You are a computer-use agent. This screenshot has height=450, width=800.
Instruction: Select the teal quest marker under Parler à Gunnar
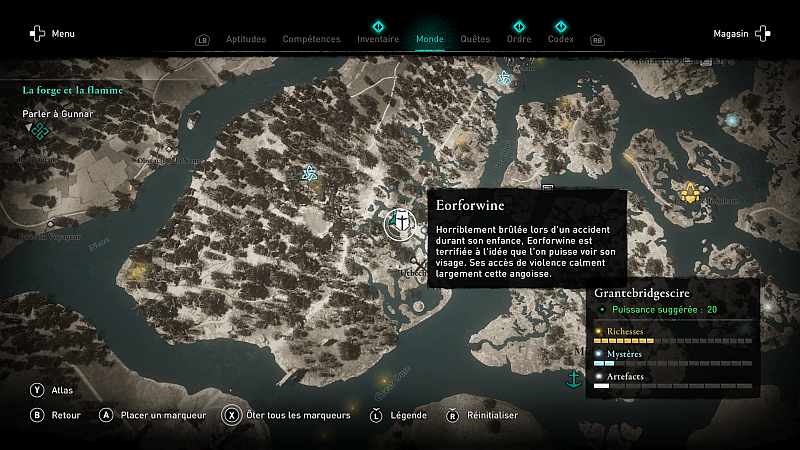pos(39,130)
